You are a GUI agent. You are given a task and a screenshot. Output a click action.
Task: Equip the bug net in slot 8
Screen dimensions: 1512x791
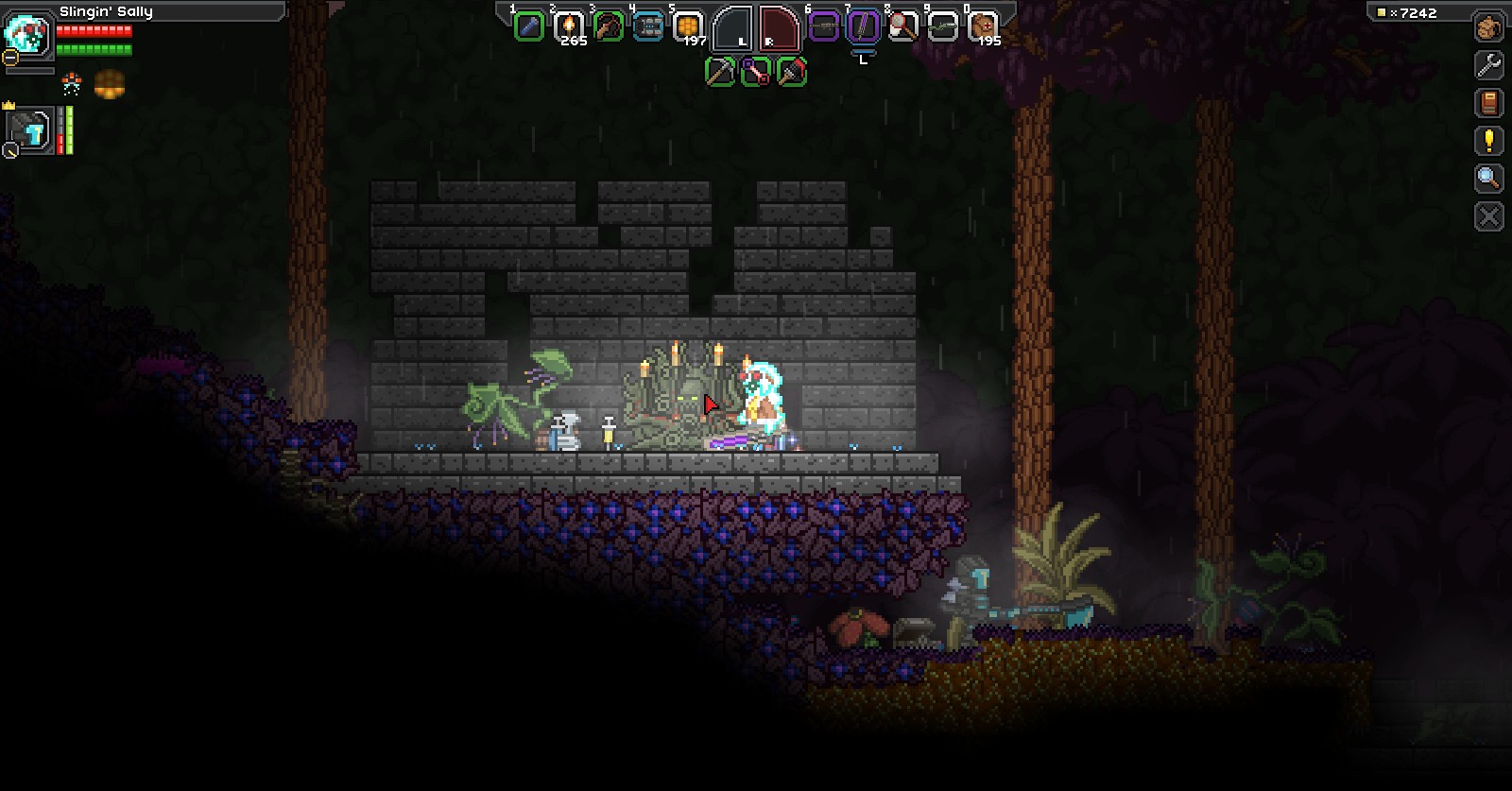click(x=902, y=26)
